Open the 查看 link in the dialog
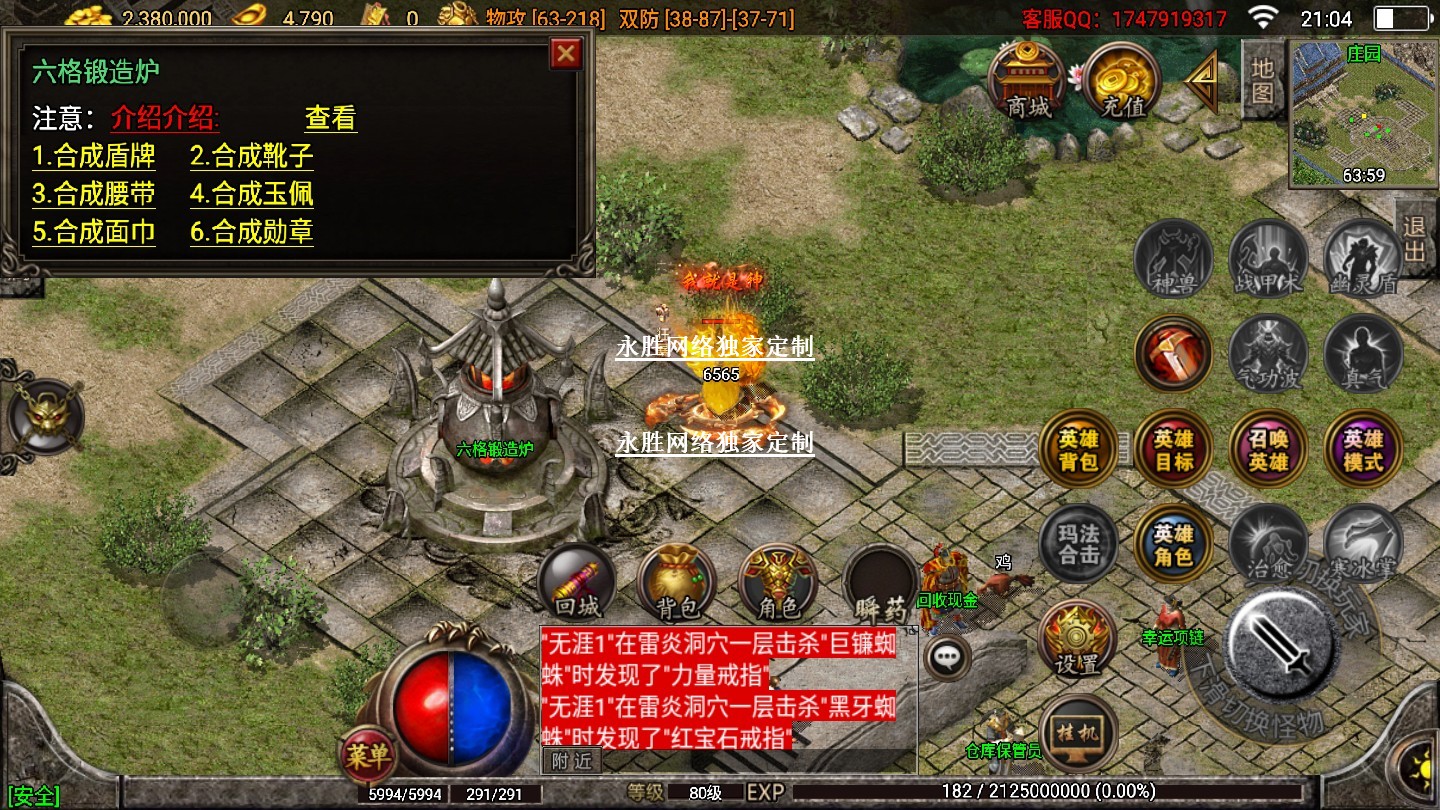 point(330,118)
